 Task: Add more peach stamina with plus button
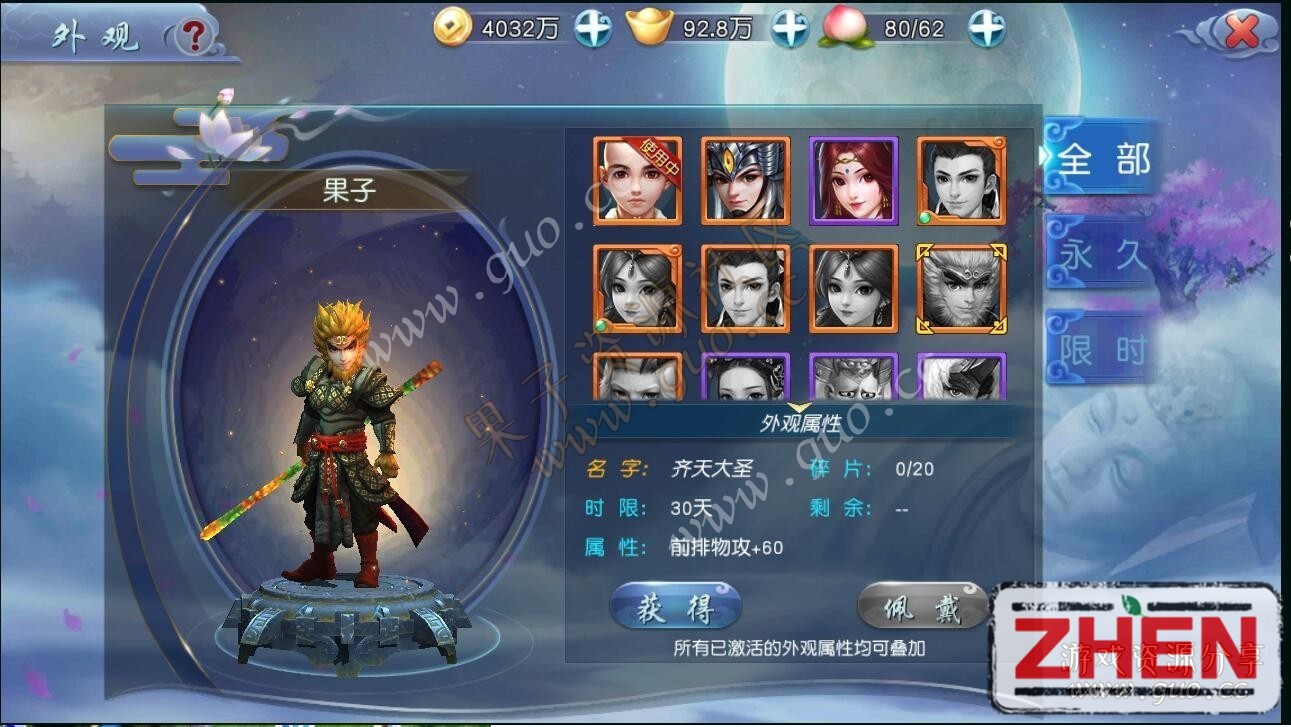point(986,29)
